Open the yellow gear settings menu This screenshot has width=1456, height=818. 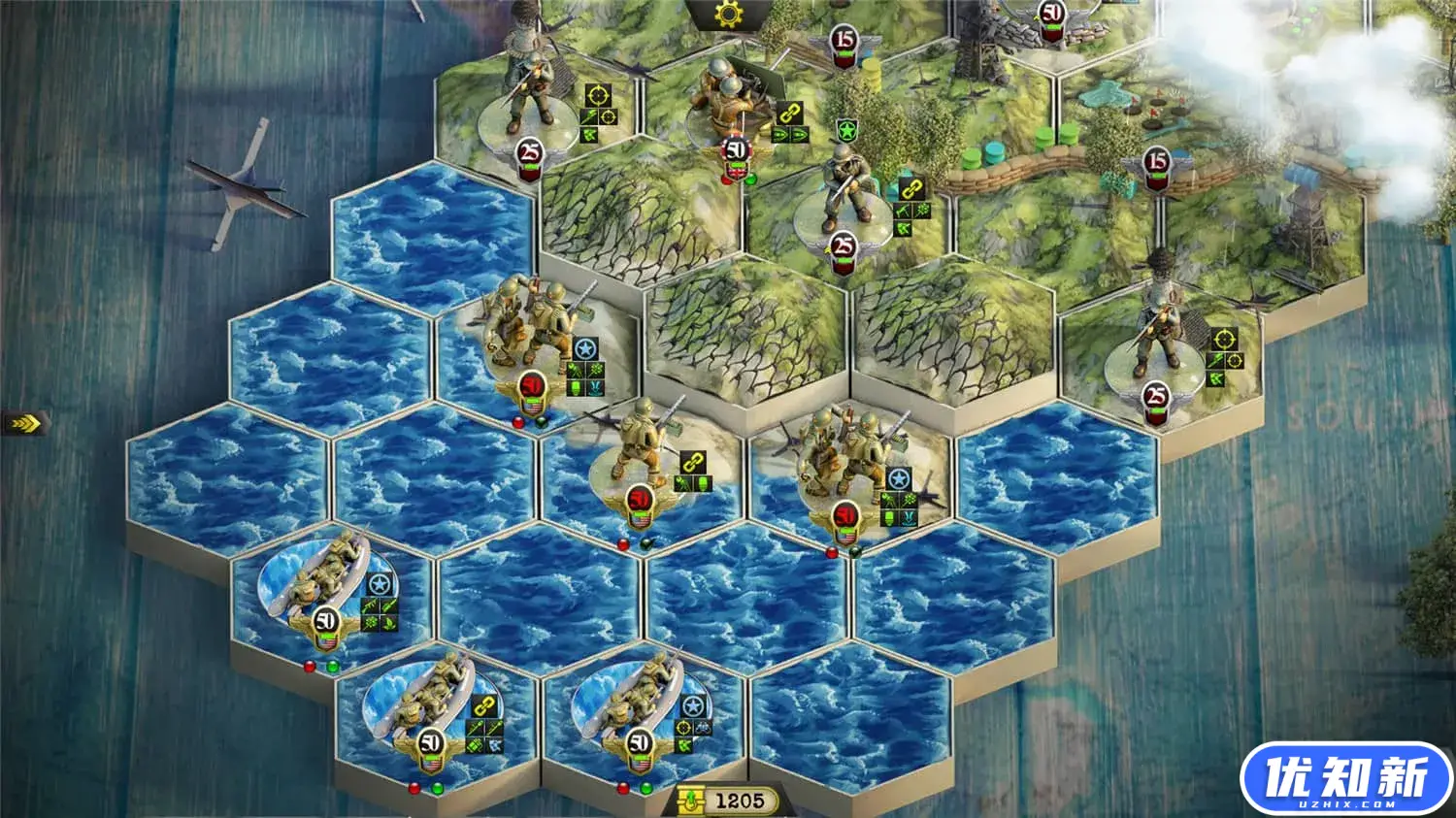click(x=726, y=14)
